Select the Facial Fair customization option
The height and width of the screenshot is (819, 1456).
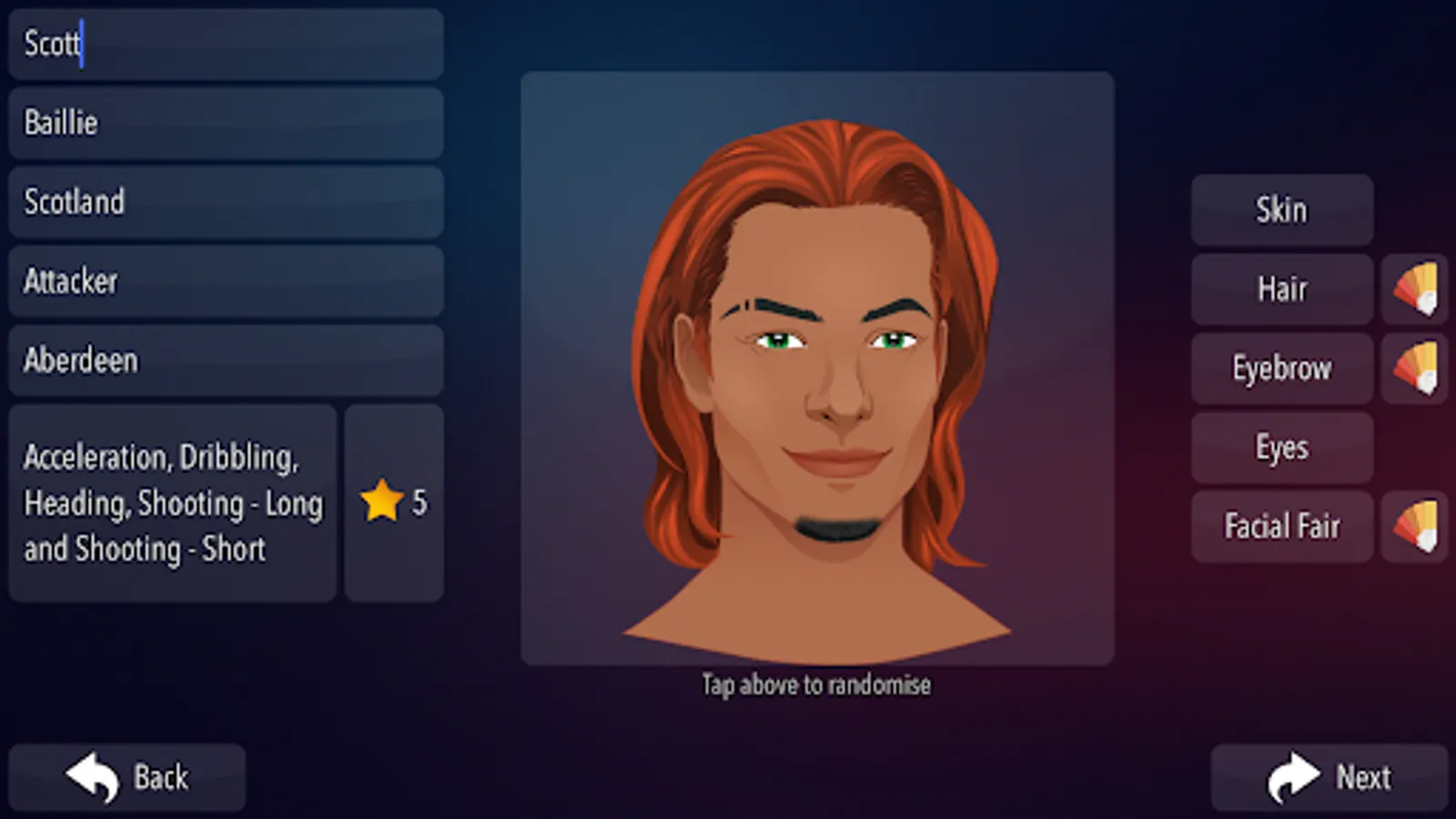click(1281, 526)
